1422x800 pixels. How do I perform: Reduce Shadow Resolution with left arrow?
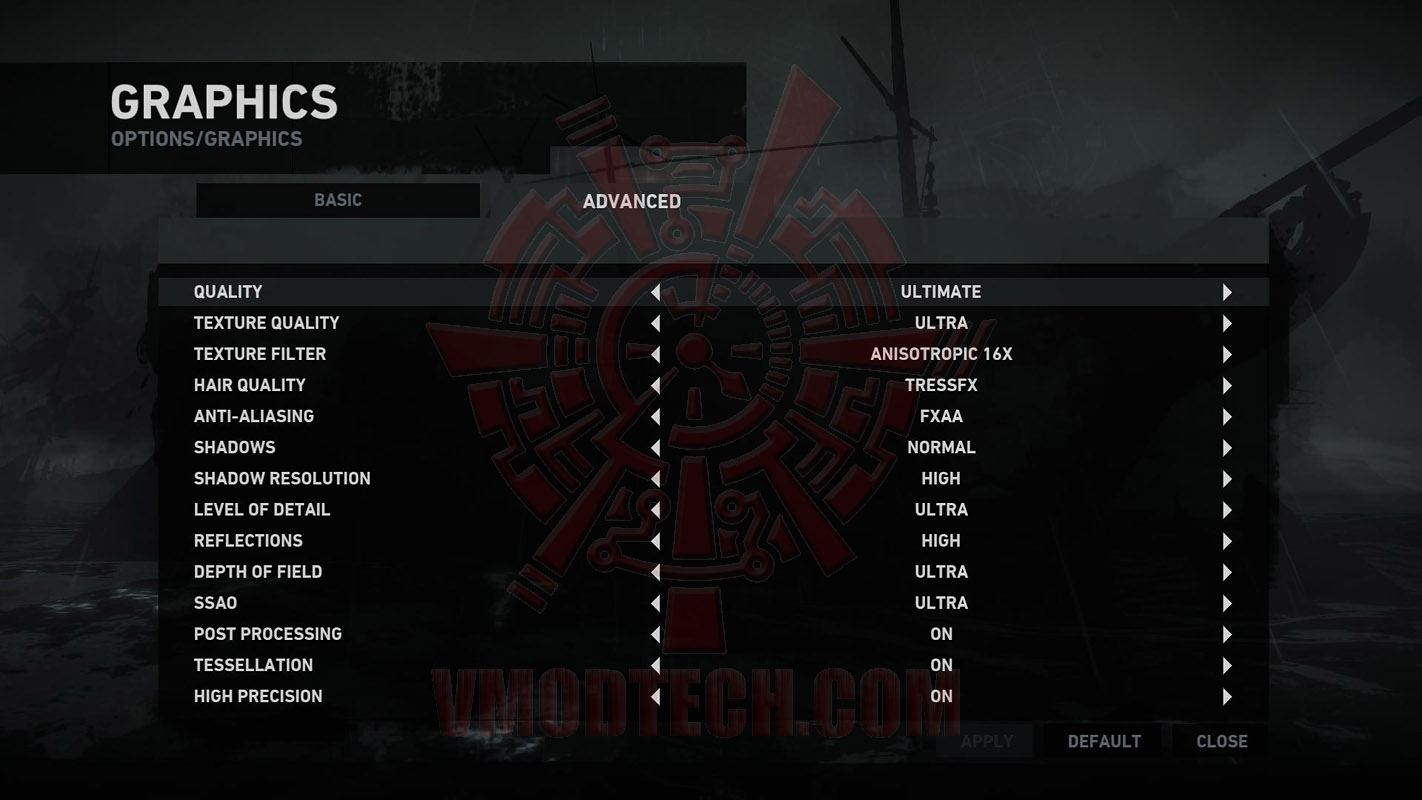tap(656, 479)
